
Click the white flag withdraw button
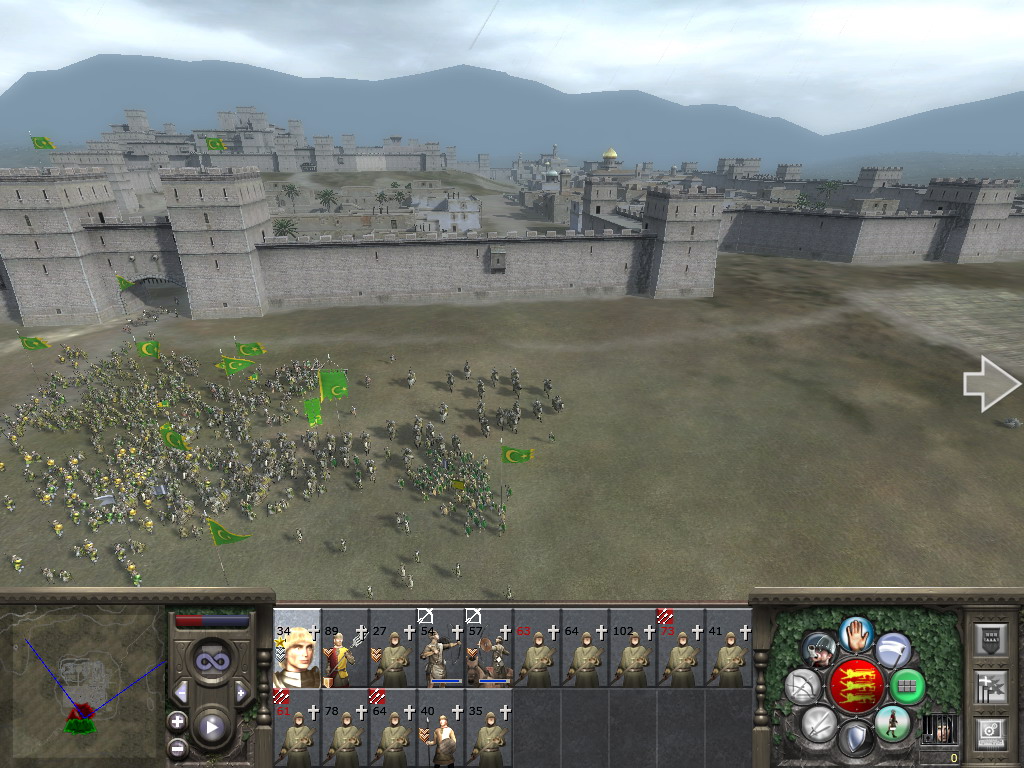[893, 649]
